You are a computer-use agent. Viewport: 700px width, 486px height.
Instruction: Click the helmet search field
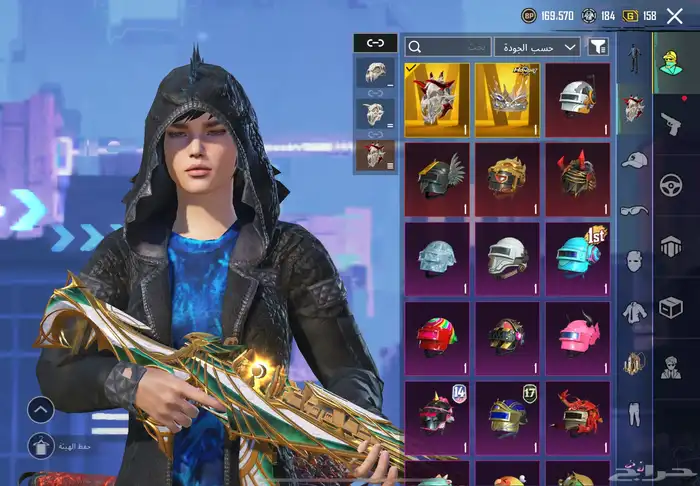tap(449, 47)
